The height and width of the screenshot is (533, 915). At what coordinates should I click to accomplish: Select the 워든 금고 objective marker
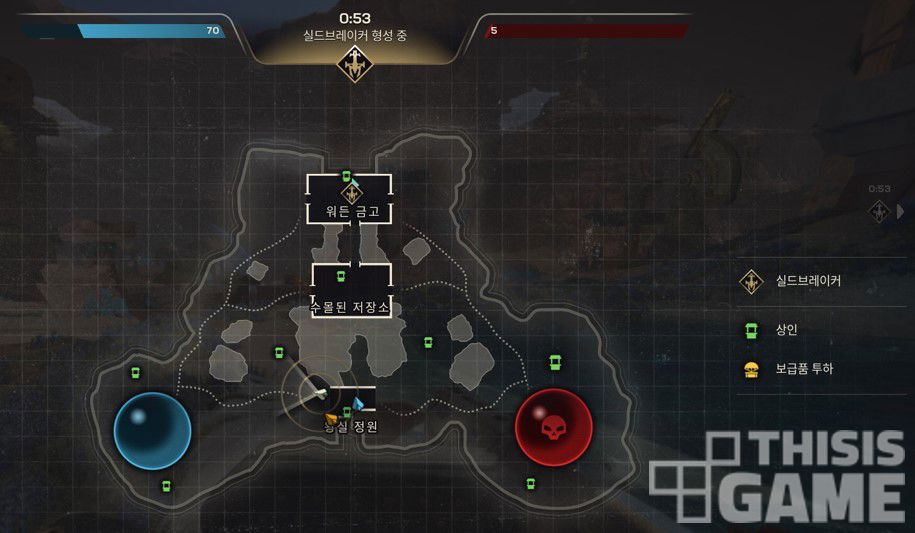tap(349, 212)
